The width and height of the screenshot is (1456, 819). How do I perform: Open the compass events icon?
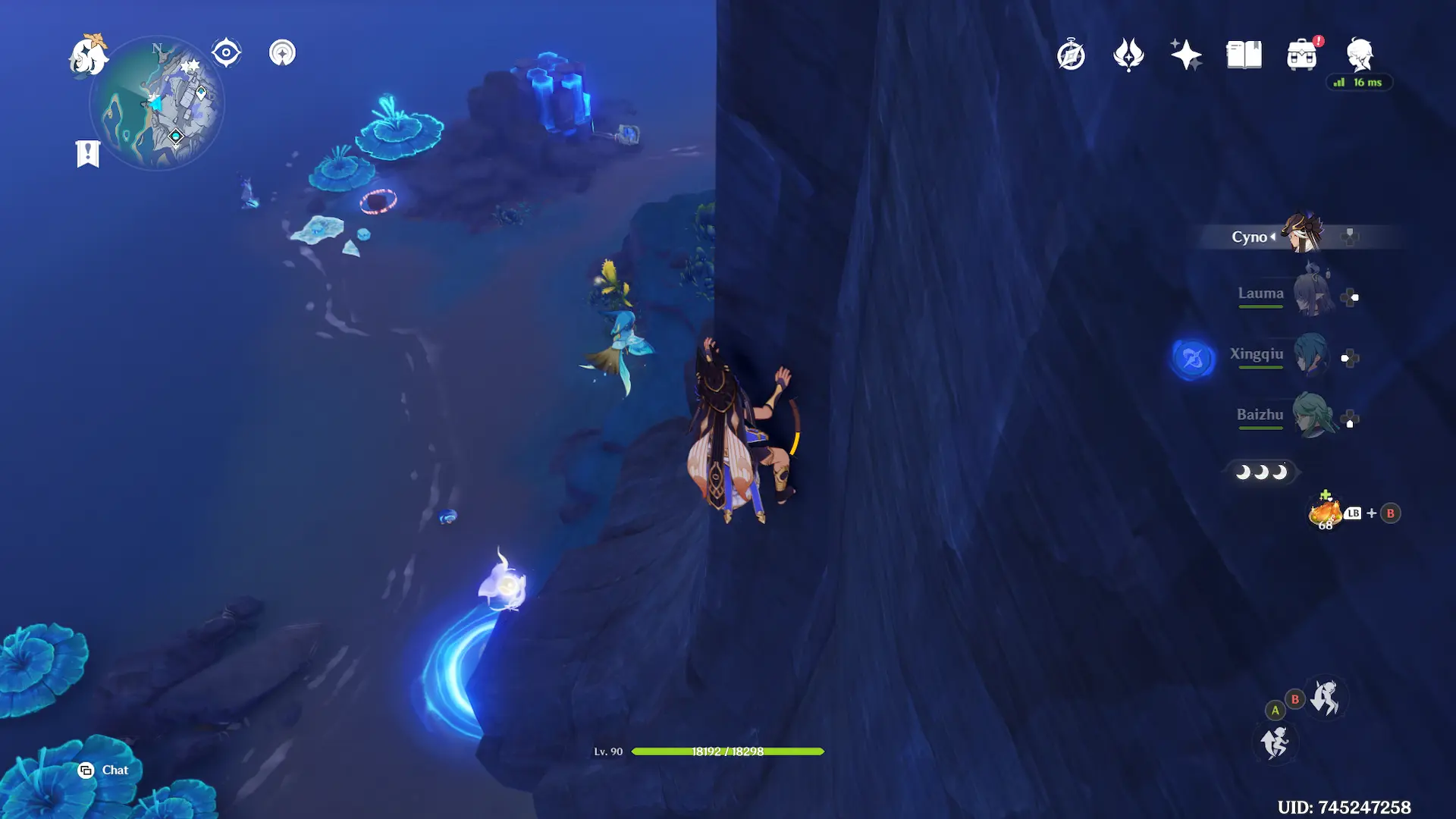coord(1071,55)
